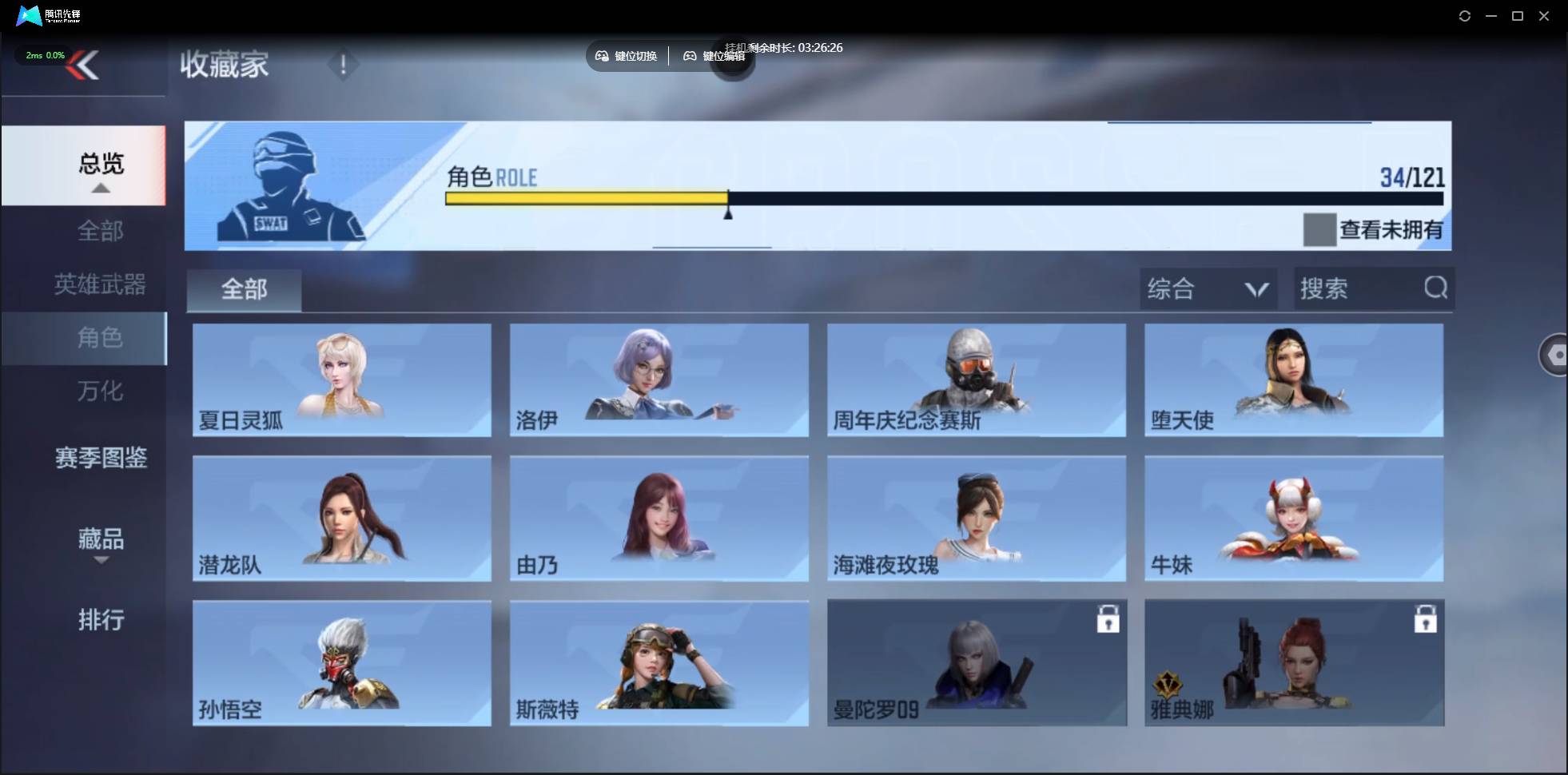Open the 赛季图鉴 page
Viewport: 1568px width, 775px height.
[x=101, y=458]
